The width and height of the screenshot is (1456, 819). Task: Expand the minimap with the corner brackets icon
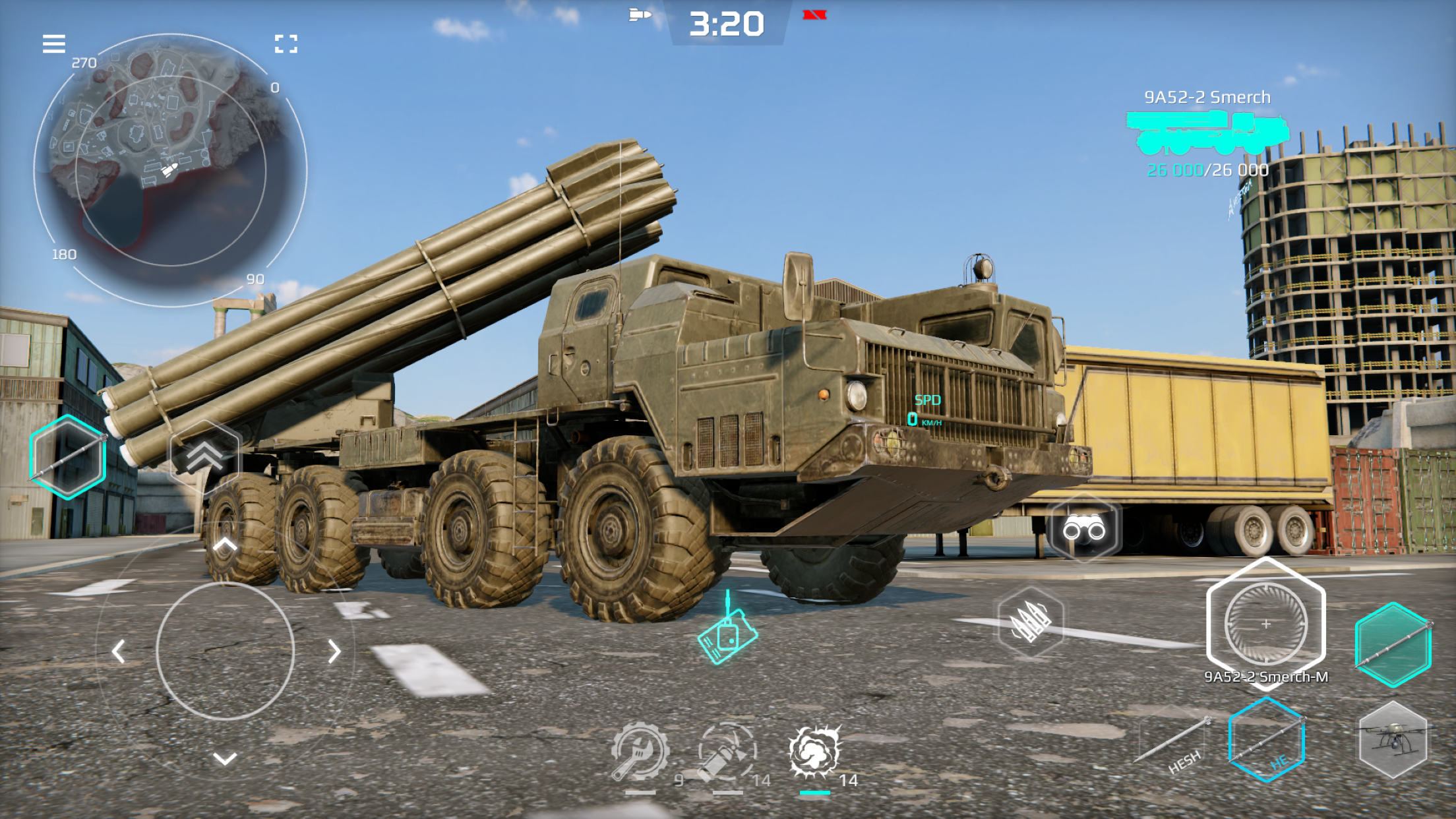coord(287,44)
